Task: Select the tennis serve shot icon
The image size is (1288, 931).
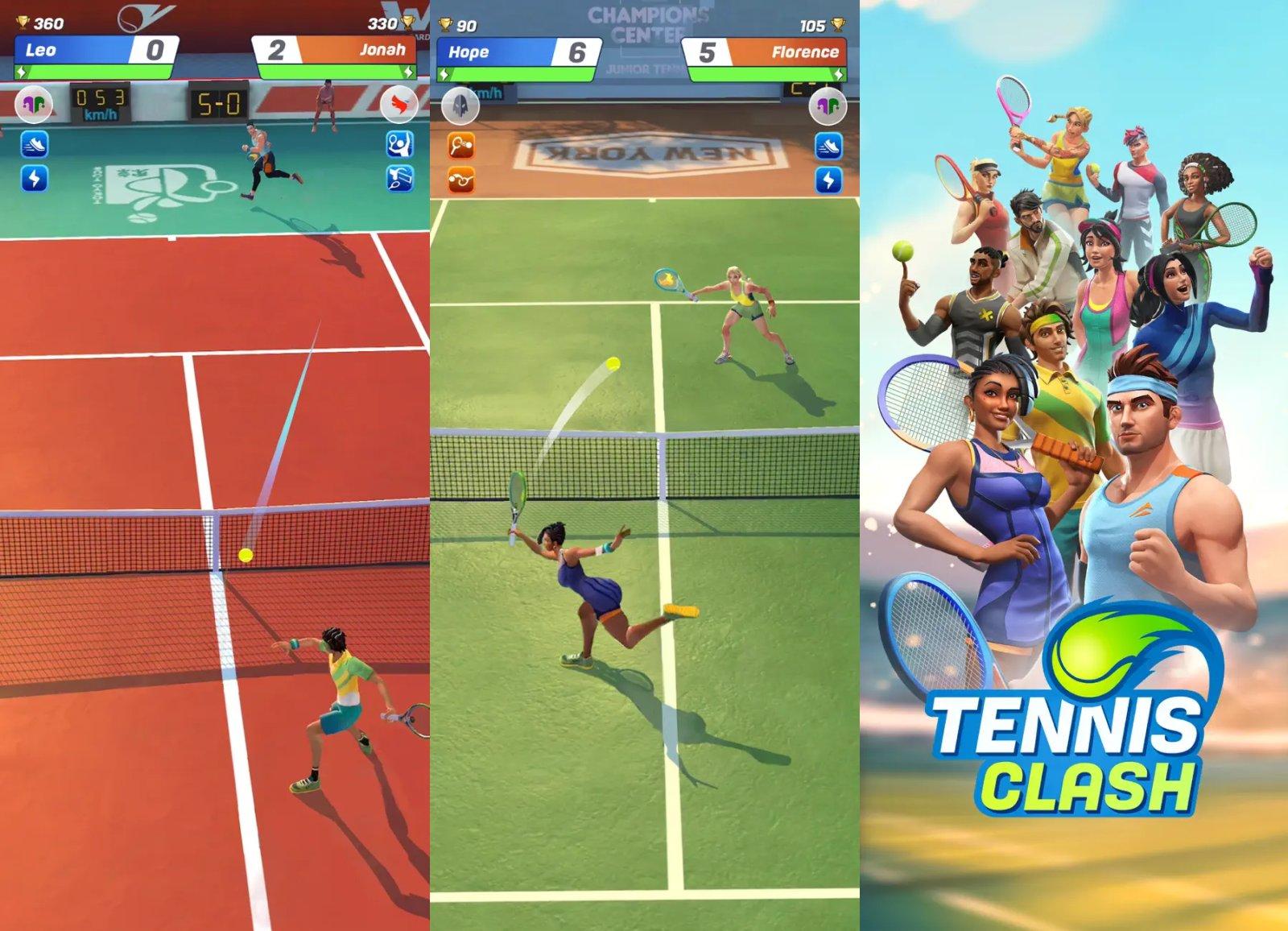Action: click(398, 145)
